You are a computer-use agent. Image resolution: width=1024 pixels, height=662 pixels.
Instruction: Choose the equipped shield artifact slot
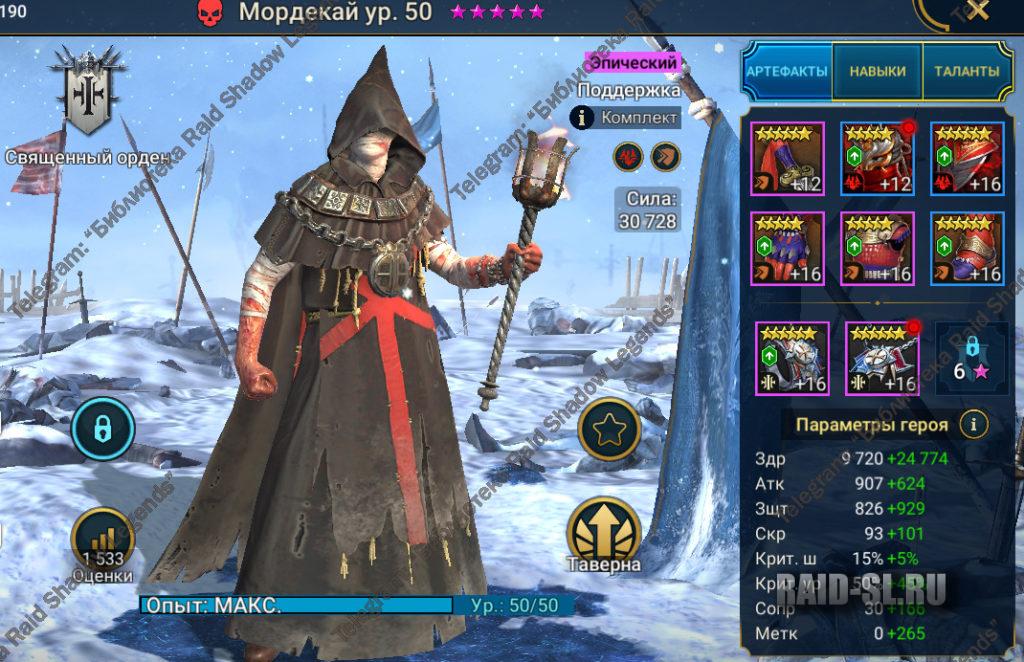(967, 158)
